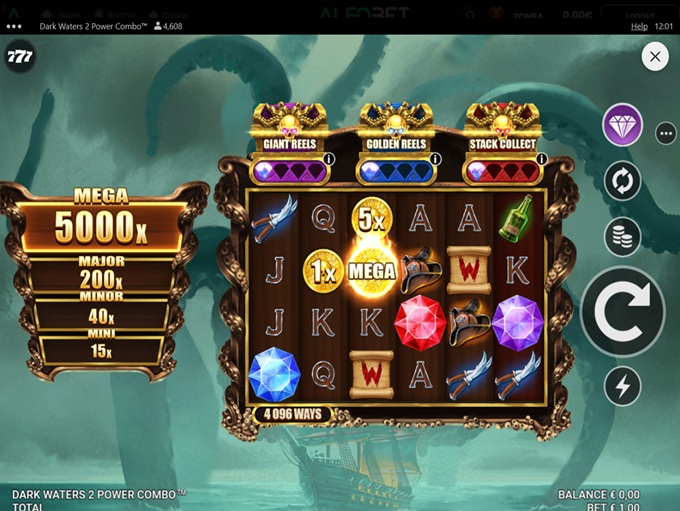Toggle the lightning bolt quick spin
This screenshot has width=680, height=511.
click(622, 386)
